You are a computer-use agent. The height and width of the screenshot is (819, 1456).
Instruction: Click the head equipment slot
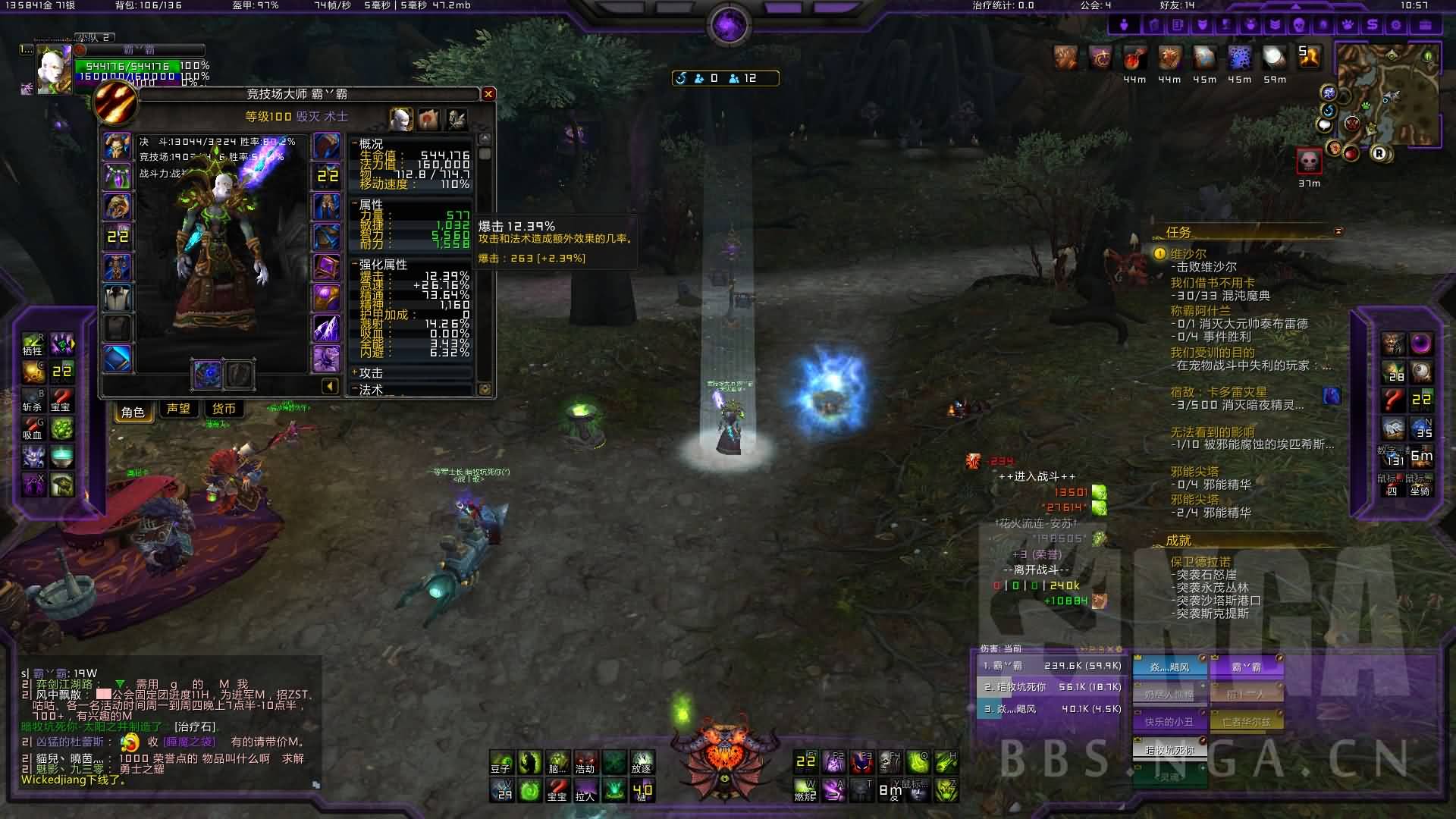click(117, 146)
